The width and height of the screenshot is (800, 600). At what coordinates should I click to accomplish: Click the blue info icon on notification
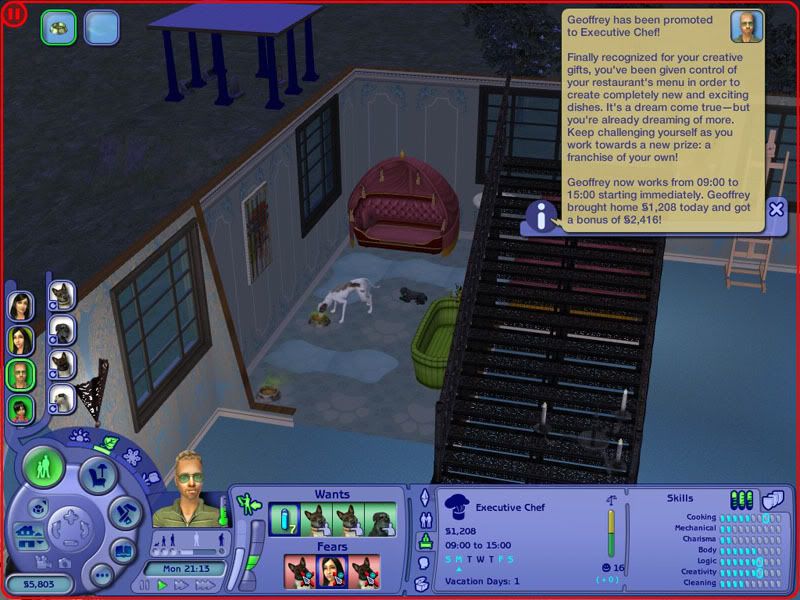[541, 215]
